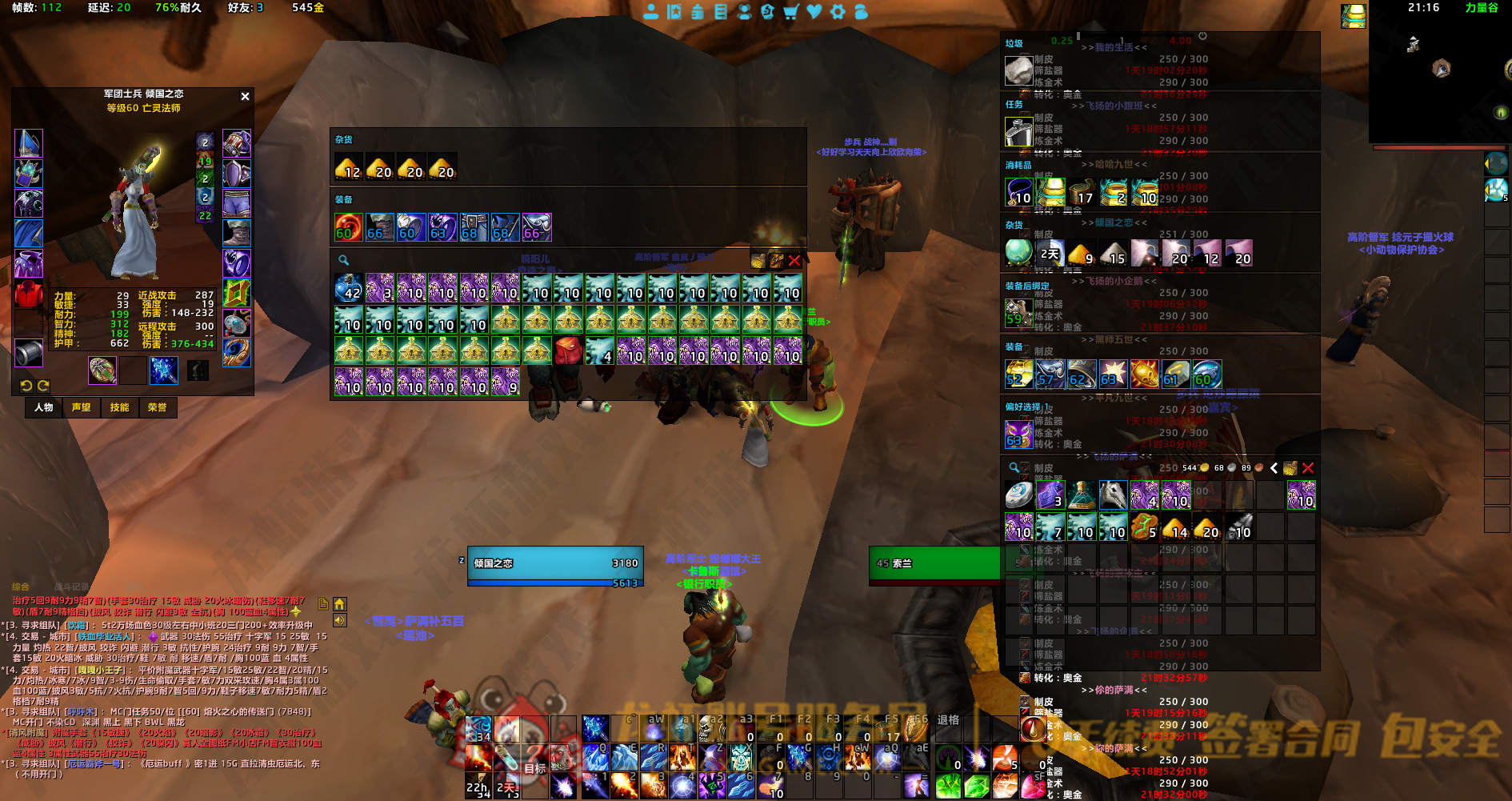Viewport: 1512px width, 801px height.
Task: Click the heart icon in top menu
Action: (814, 11)
